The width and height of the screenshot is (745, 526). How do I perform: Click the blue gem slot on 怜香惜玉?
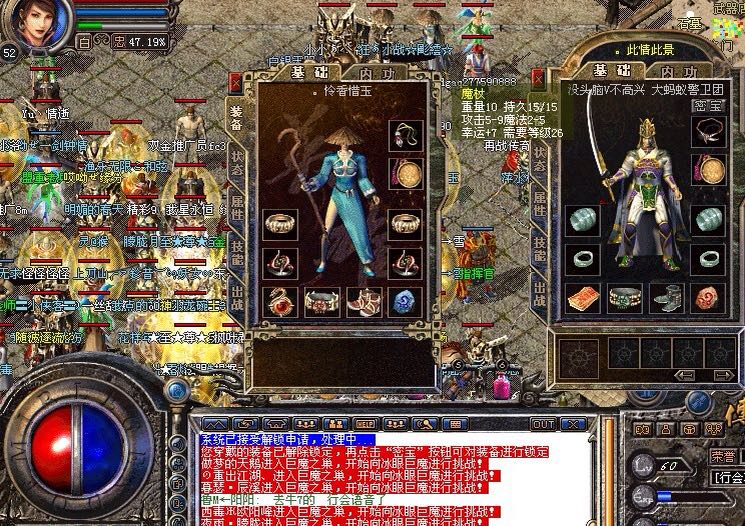tap(406, 299)
